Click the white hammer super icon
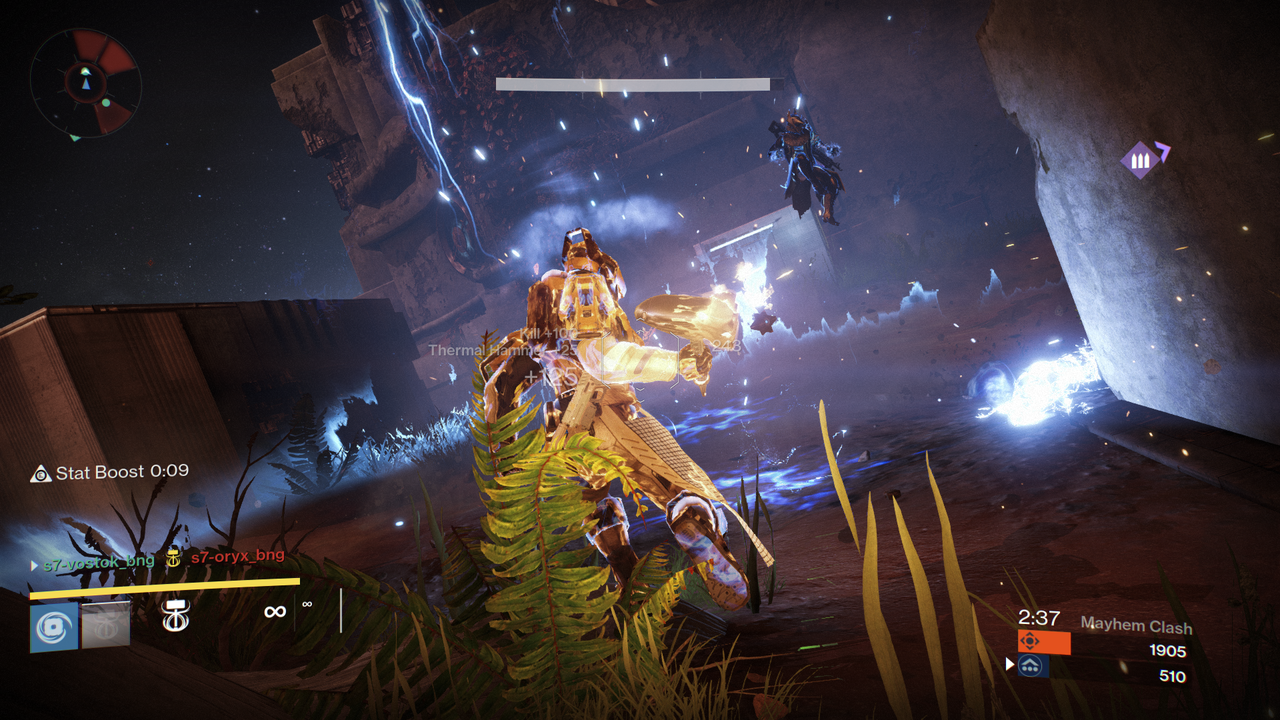This screenshot has width=1280, height=720. (176, 614)
